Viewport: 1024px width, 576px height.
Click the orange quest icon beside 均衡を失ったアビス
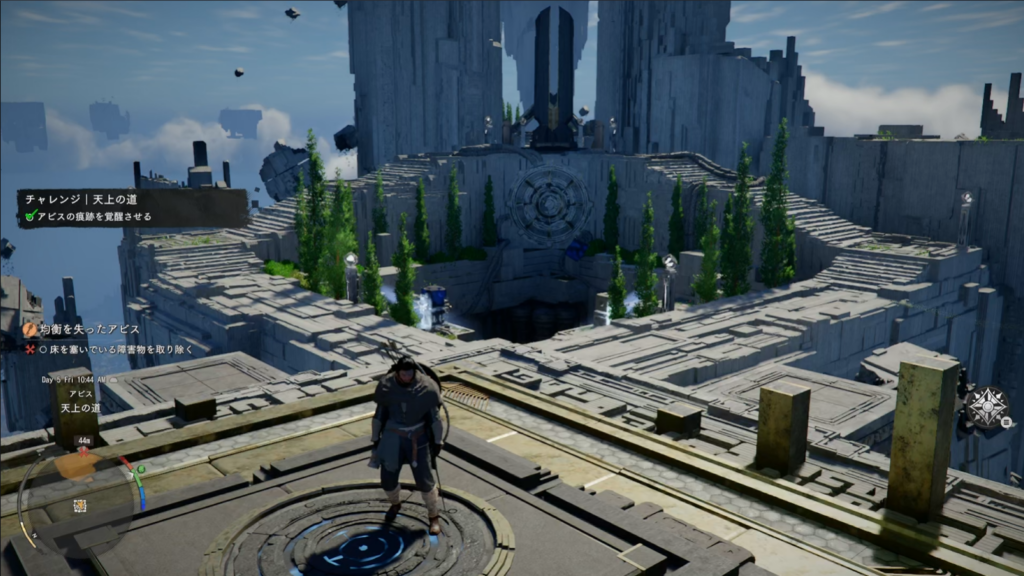pyautogui.click(x=30, y=328)
